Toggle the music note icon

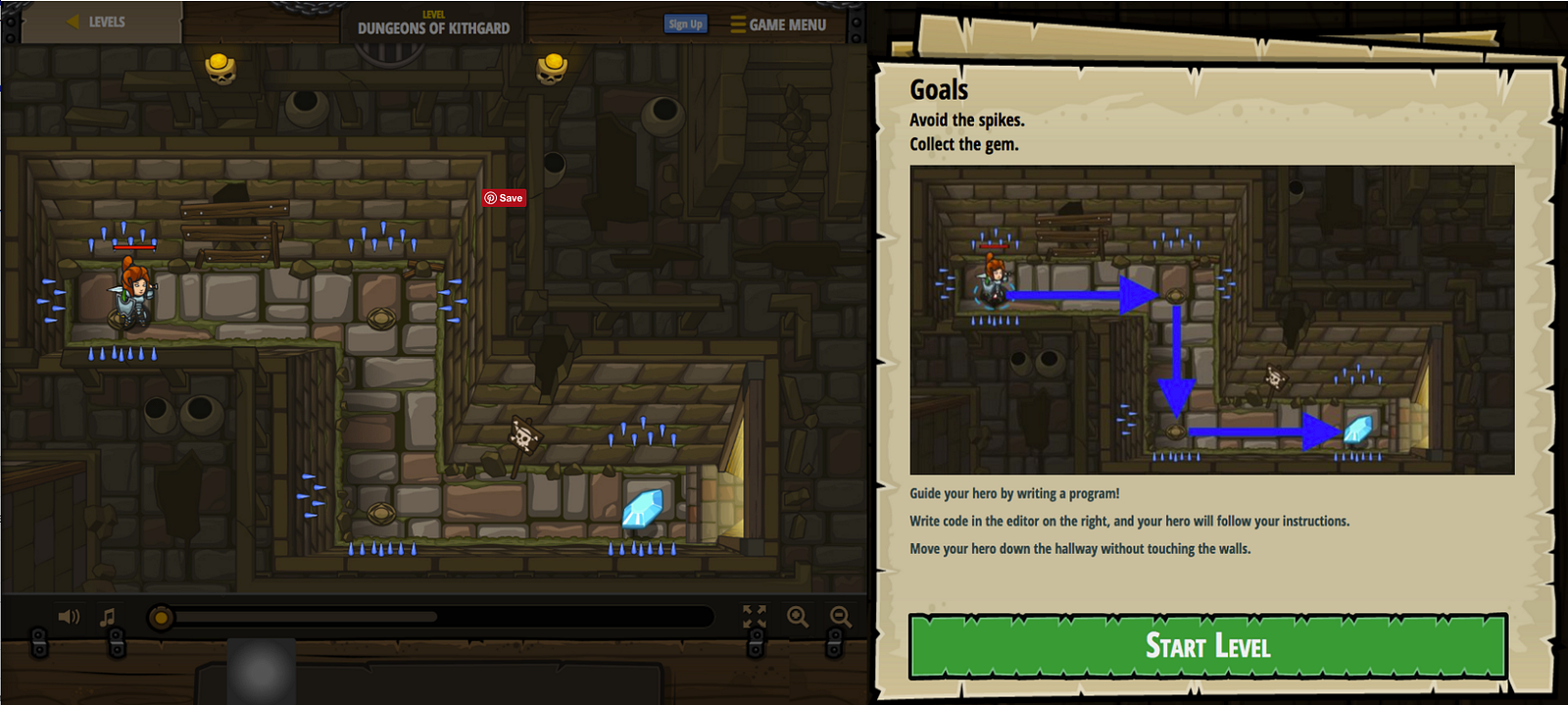108,617
